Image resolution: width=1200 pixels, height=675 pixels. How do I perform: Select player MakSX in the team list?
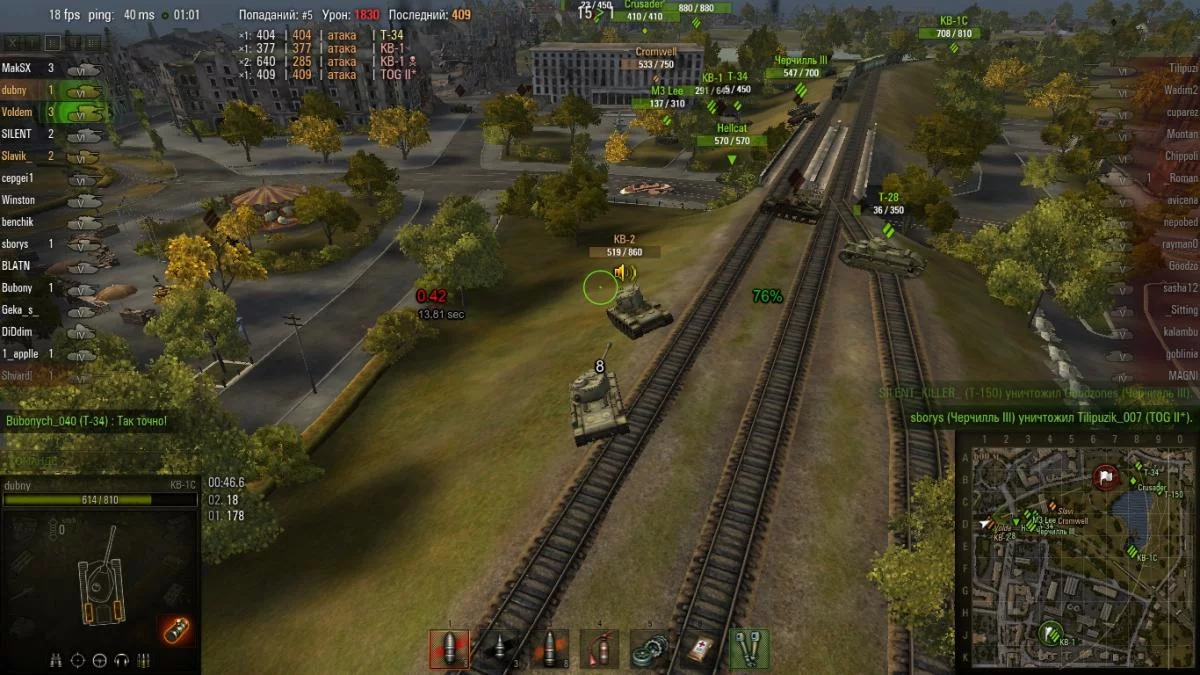17,69
